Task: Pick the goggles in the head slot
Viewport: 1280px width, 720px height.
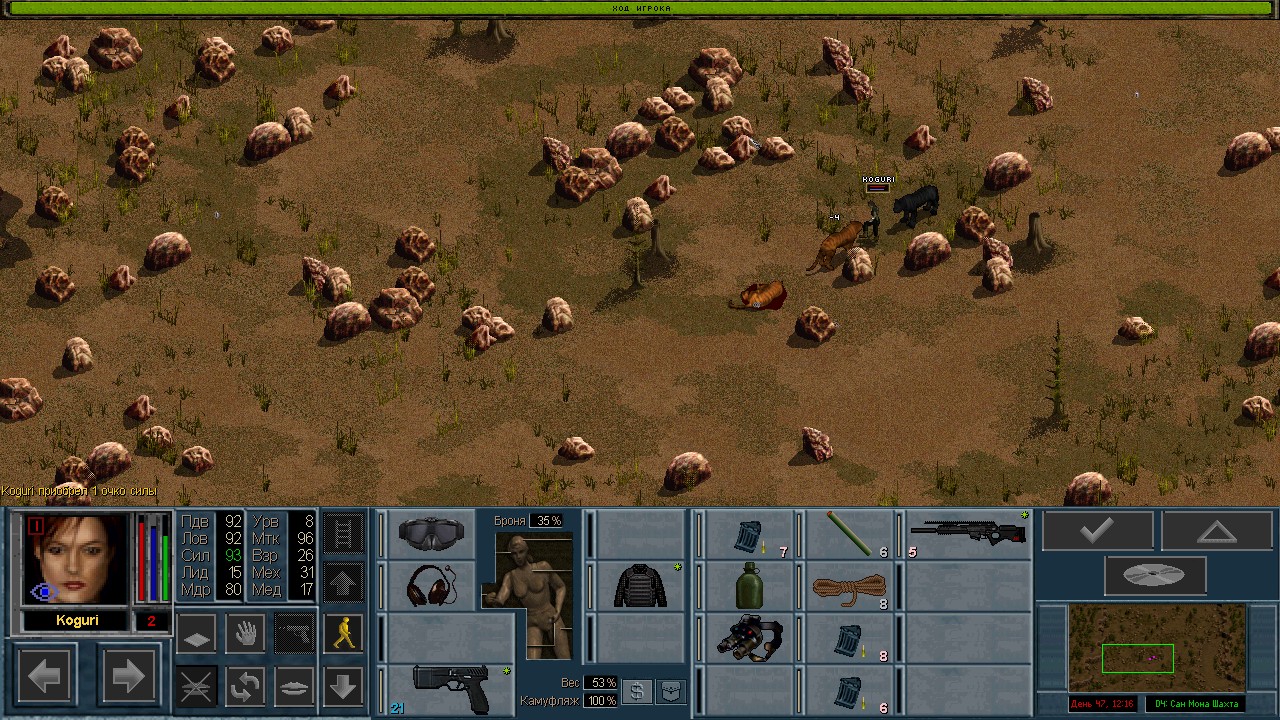Action: point(431,534)
